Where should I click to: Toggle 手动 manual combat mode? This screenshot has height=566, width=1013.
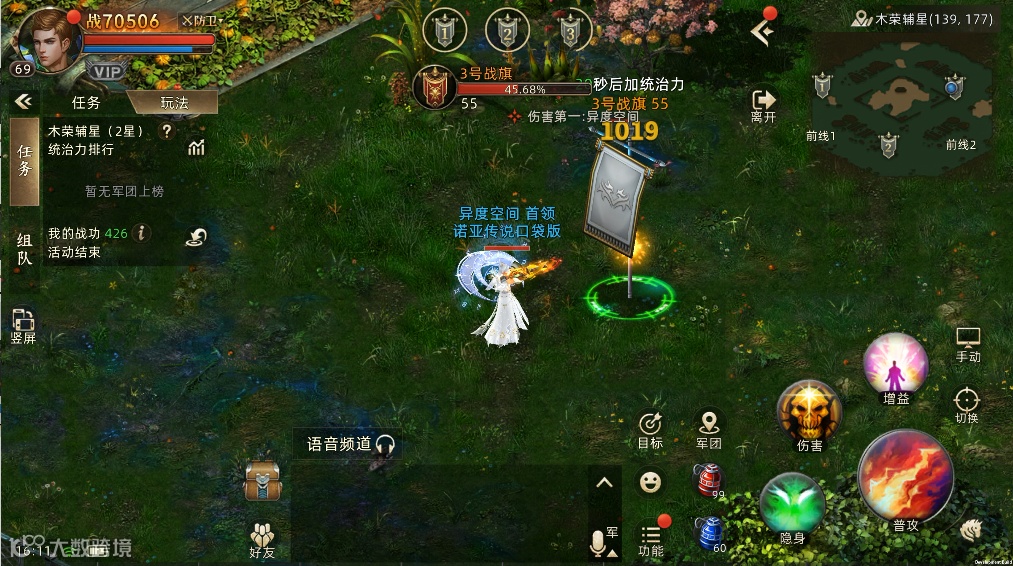967,343
